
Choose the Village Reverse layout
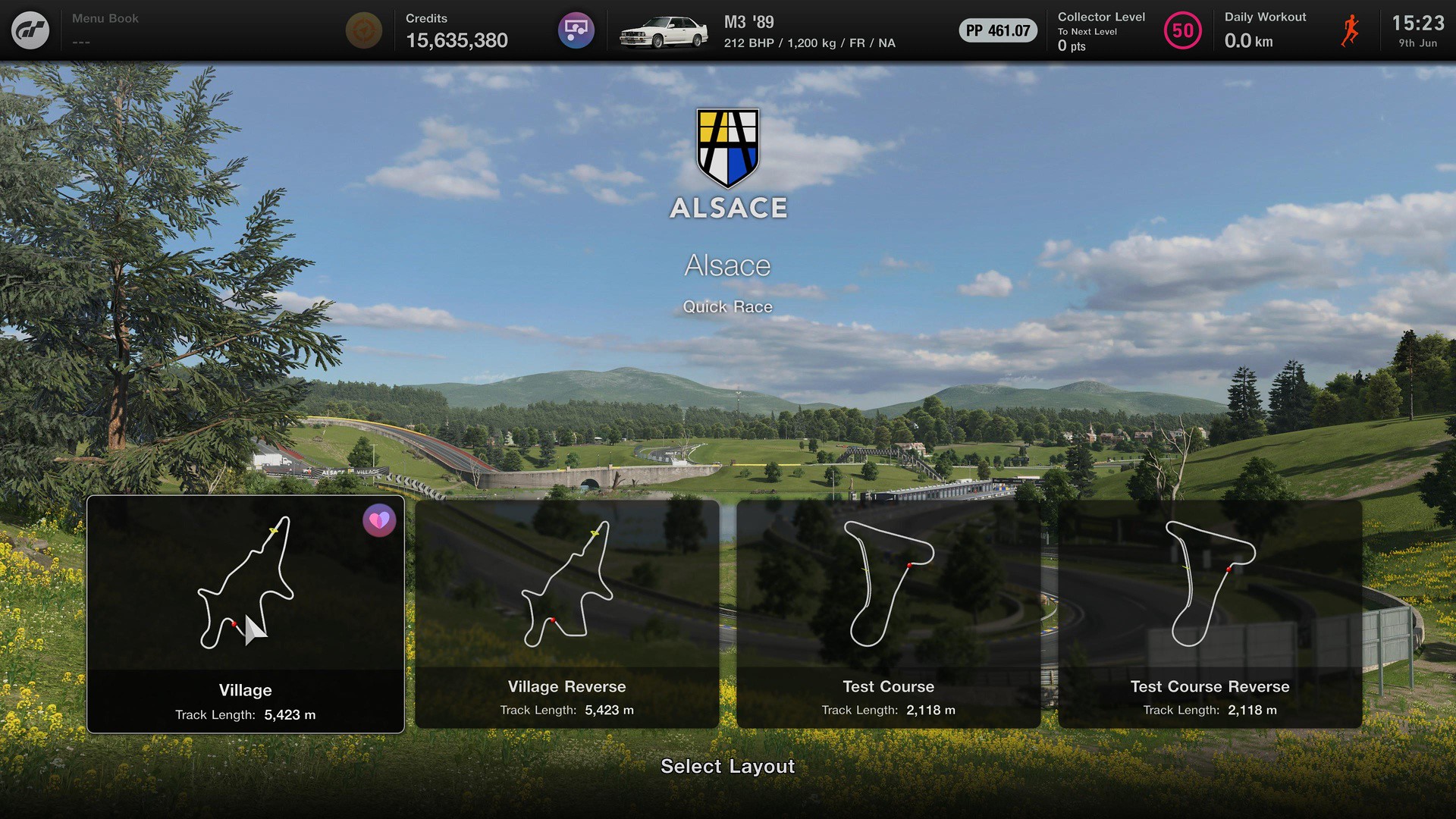(x=566, y=614)
